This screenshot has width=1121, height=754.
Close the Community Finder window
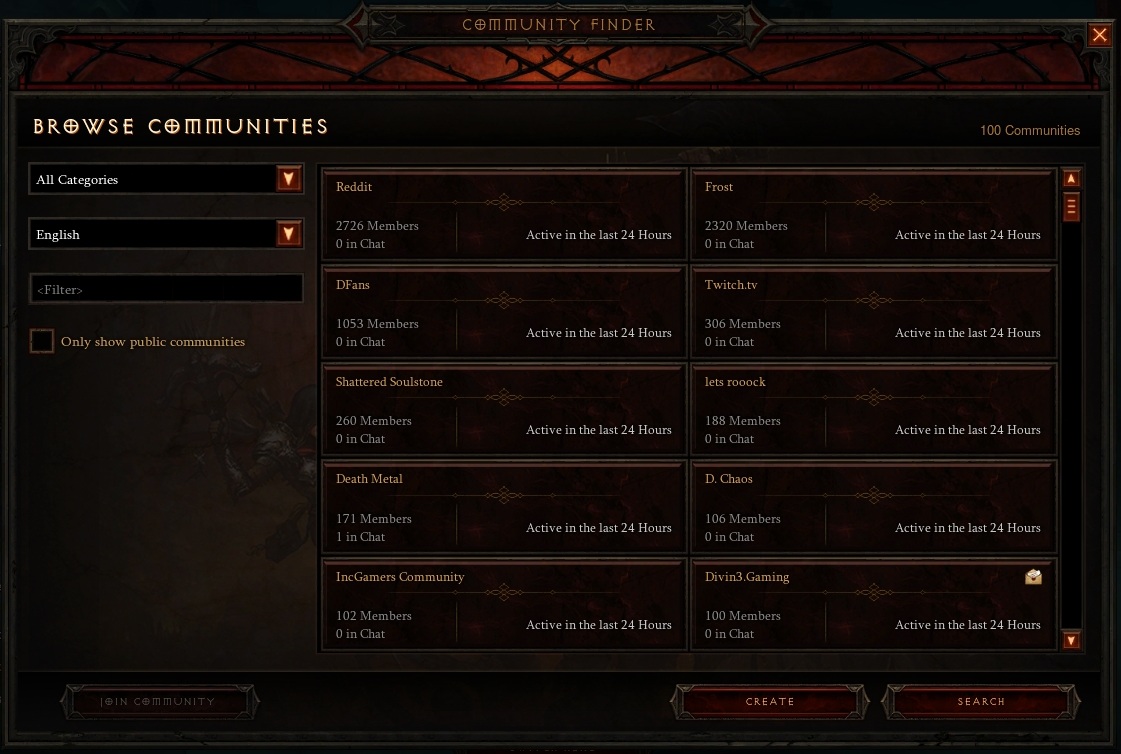click(1099, 36)
